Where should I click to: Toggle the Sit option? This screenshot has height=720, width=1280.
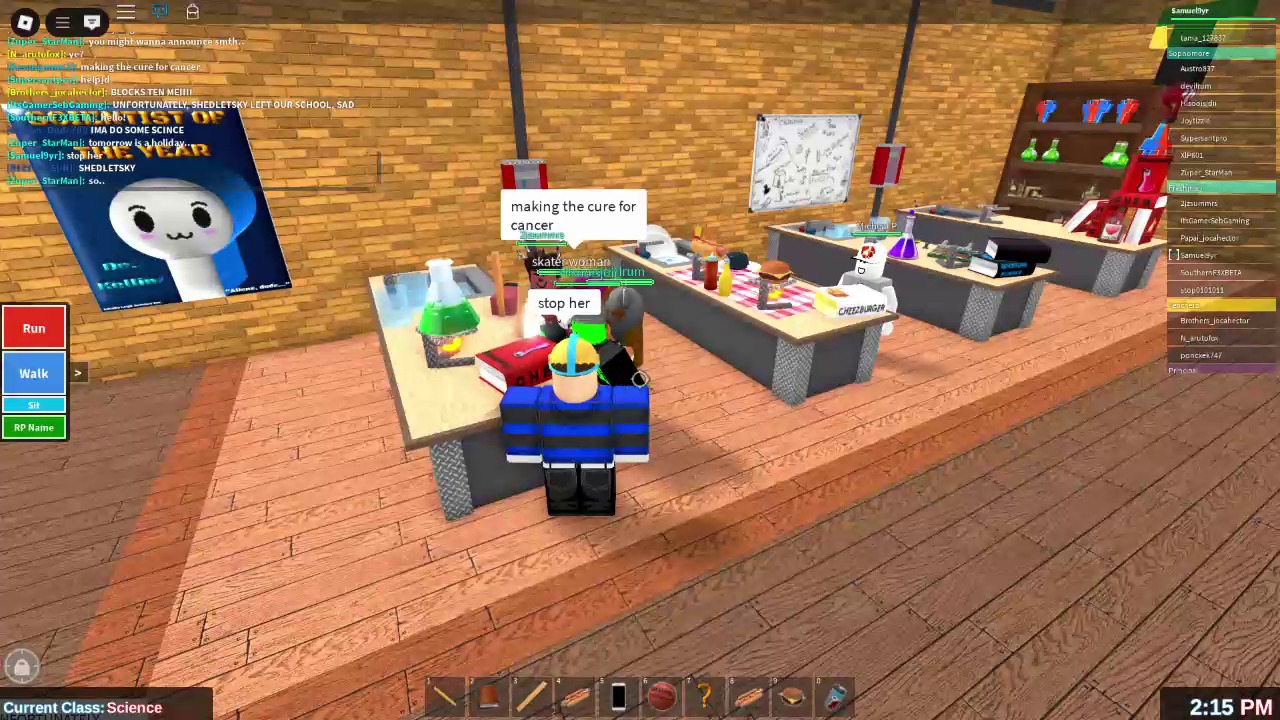[33, 404]
